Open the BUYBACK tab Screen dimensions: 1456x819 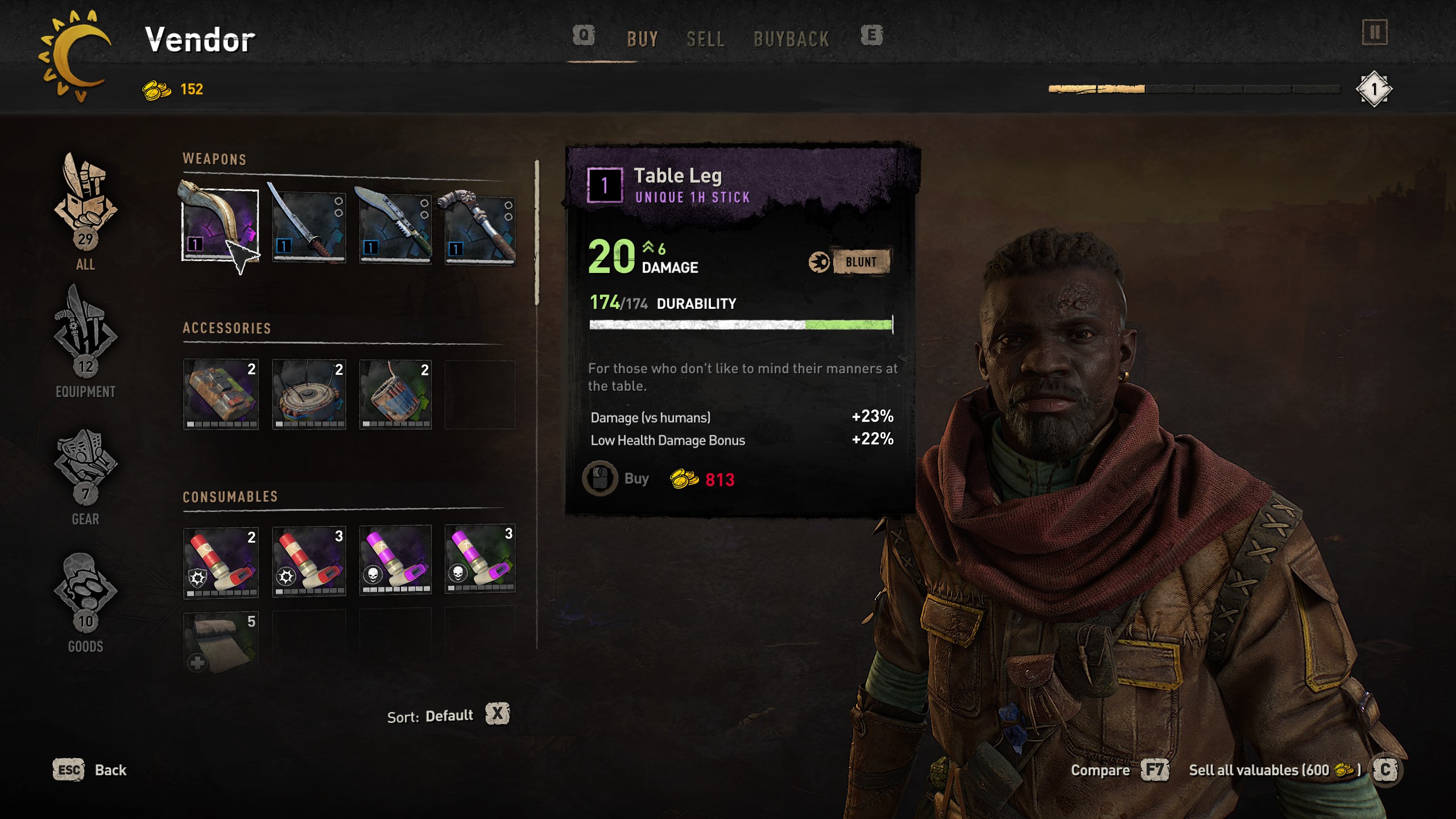click(791, 39)
